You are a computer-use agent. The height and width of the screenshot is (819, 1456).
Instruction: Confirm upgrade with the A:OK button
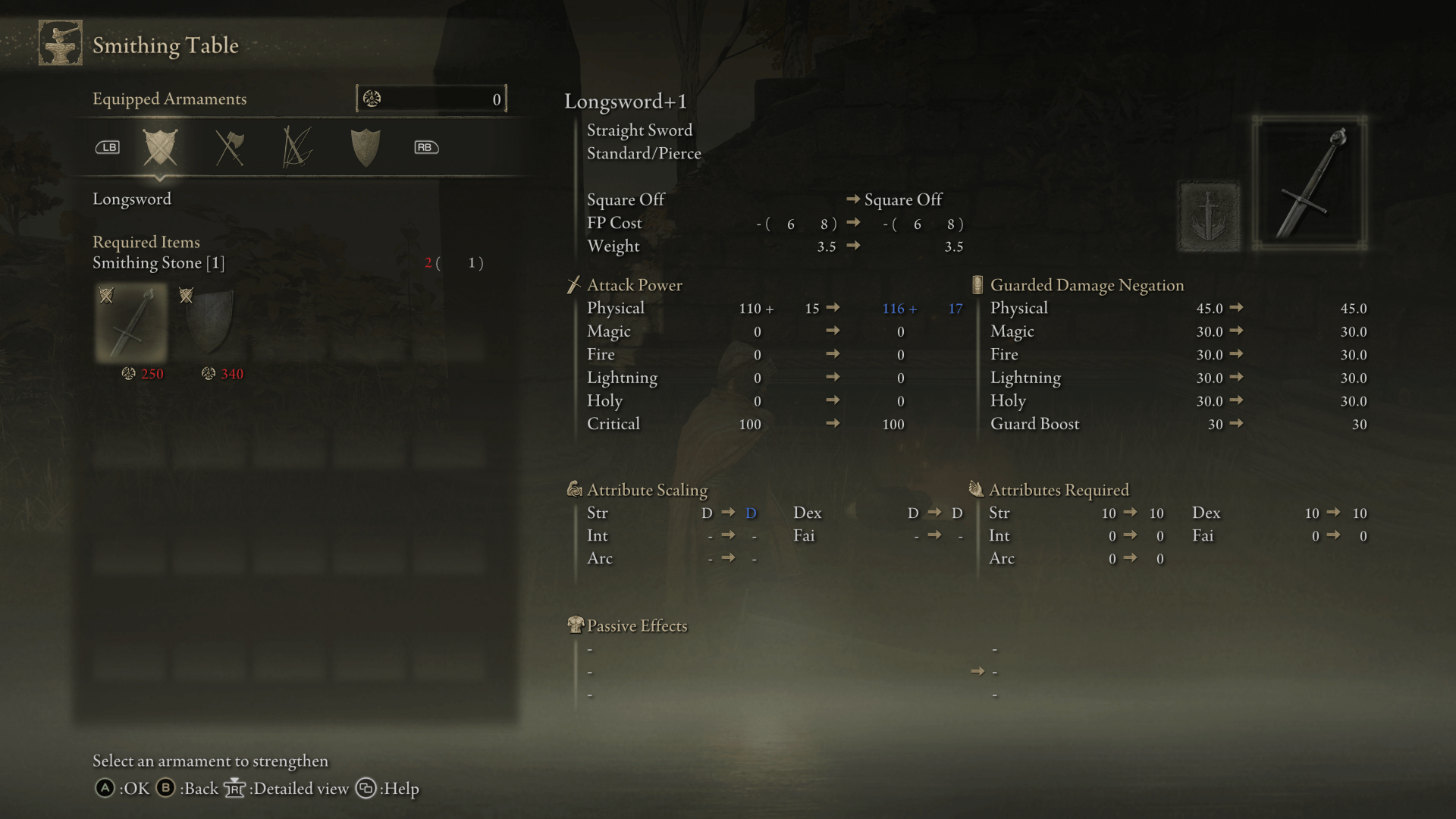(106, 789)
